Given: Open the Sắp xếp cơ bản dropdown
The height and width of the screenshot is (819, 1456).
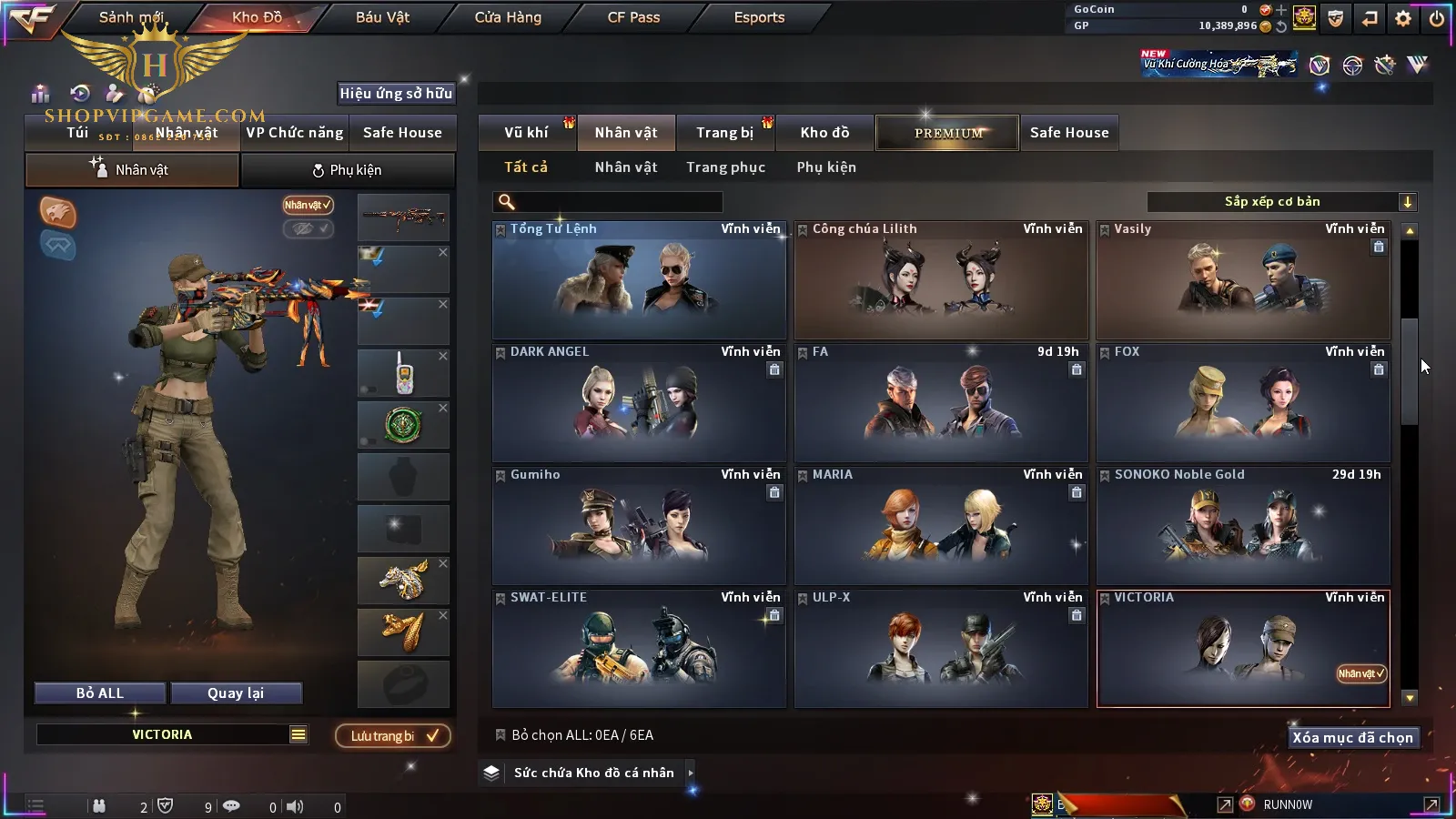Looking at the screenshot, I should click(x=1281, y=202).
